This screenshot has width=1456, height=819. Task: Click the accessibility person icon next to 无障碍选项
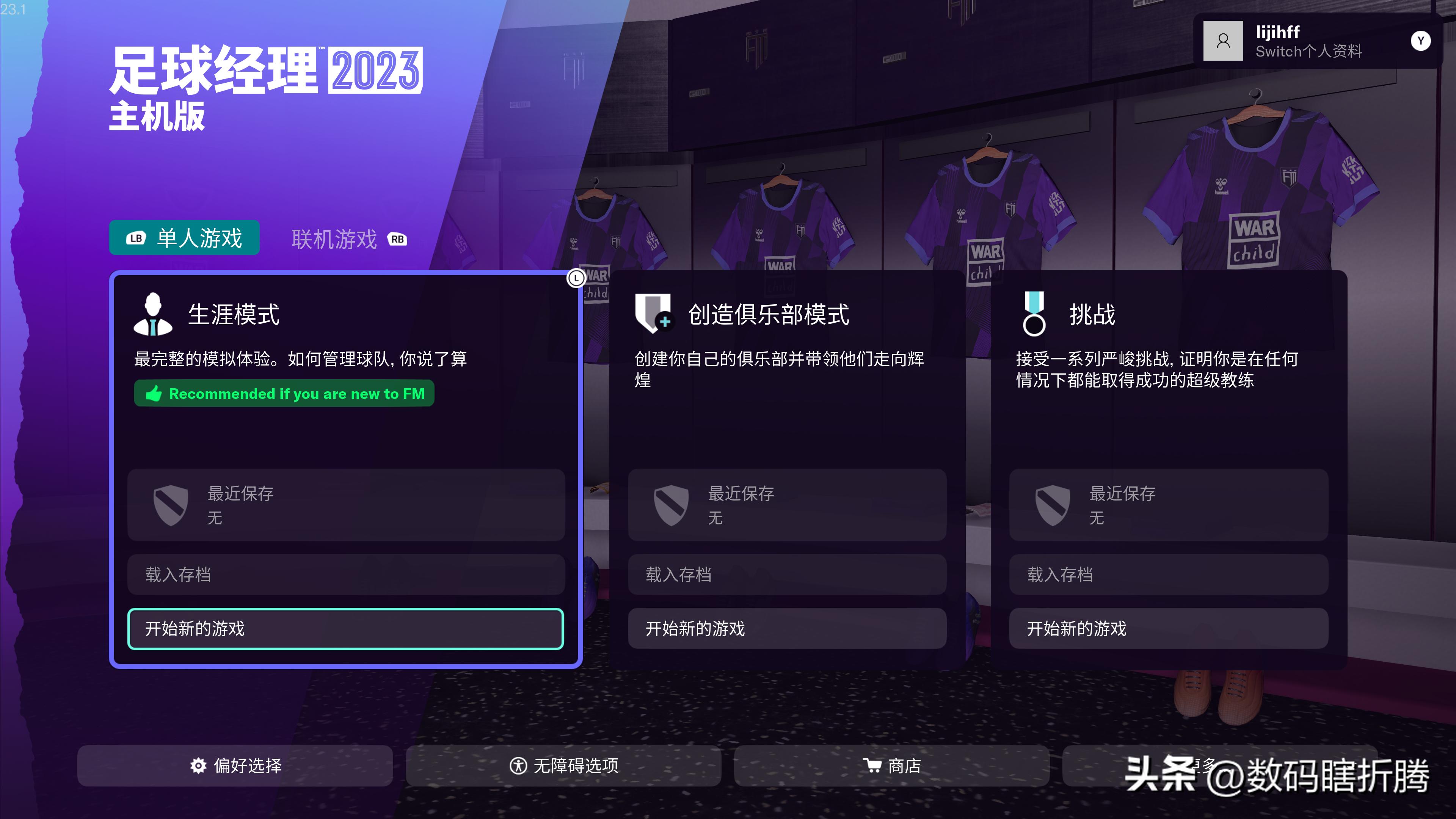point(518,766)
